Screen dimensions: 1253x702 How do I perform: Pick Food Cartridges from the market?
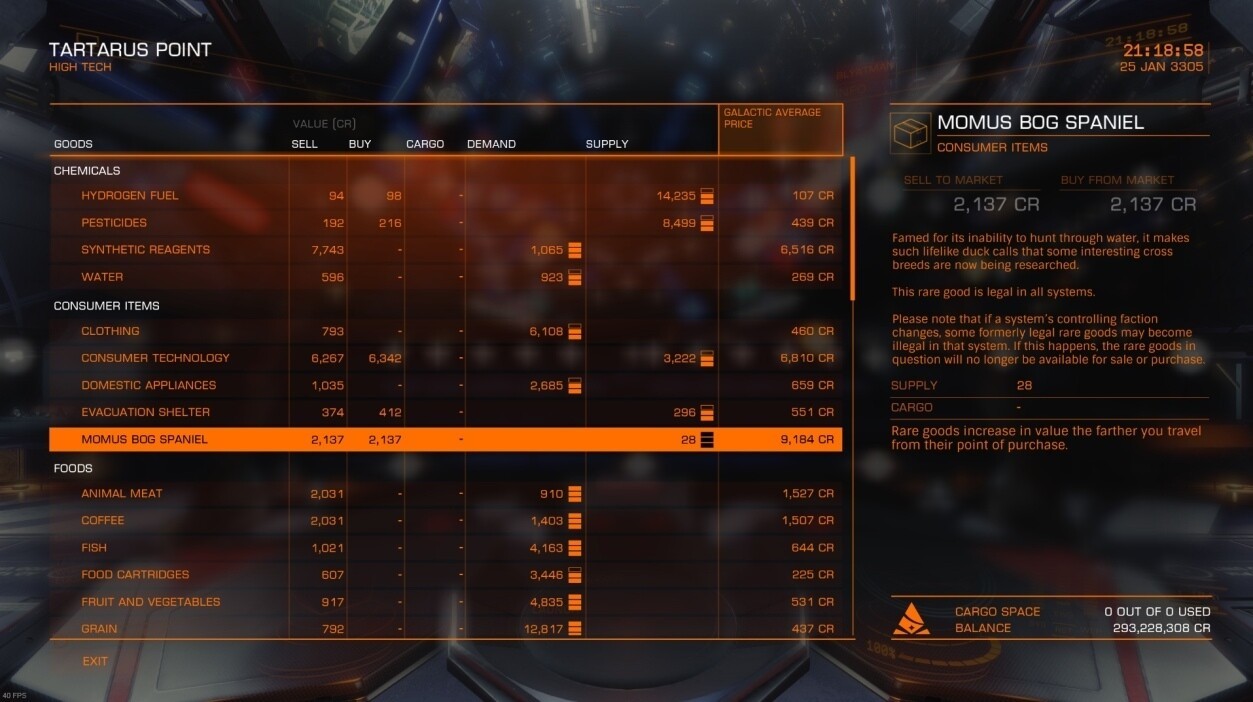pos(135,575)
